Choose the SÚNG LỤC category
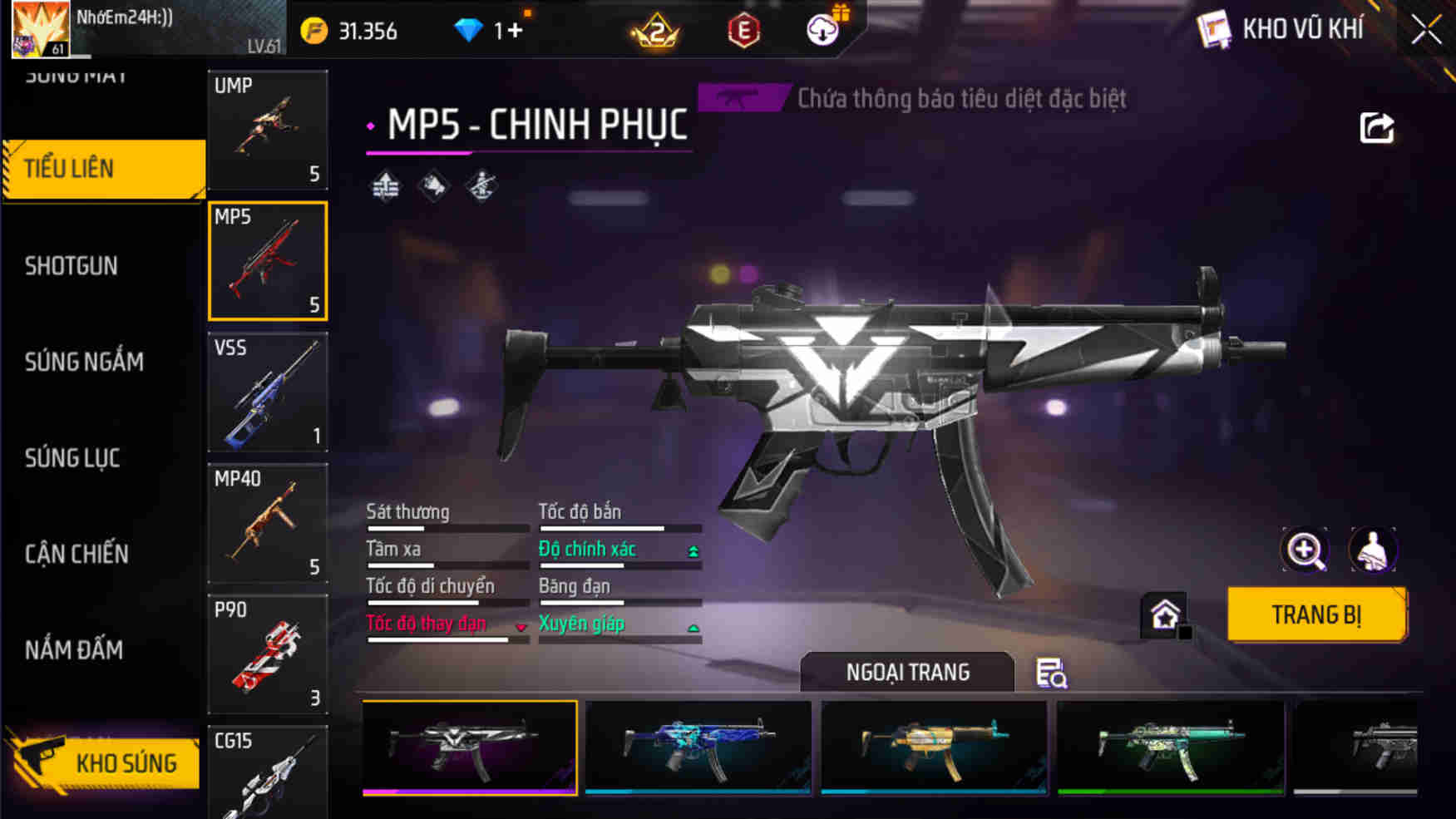The width and height of the screenshot is (1456, 819). [x=72, y=458]
